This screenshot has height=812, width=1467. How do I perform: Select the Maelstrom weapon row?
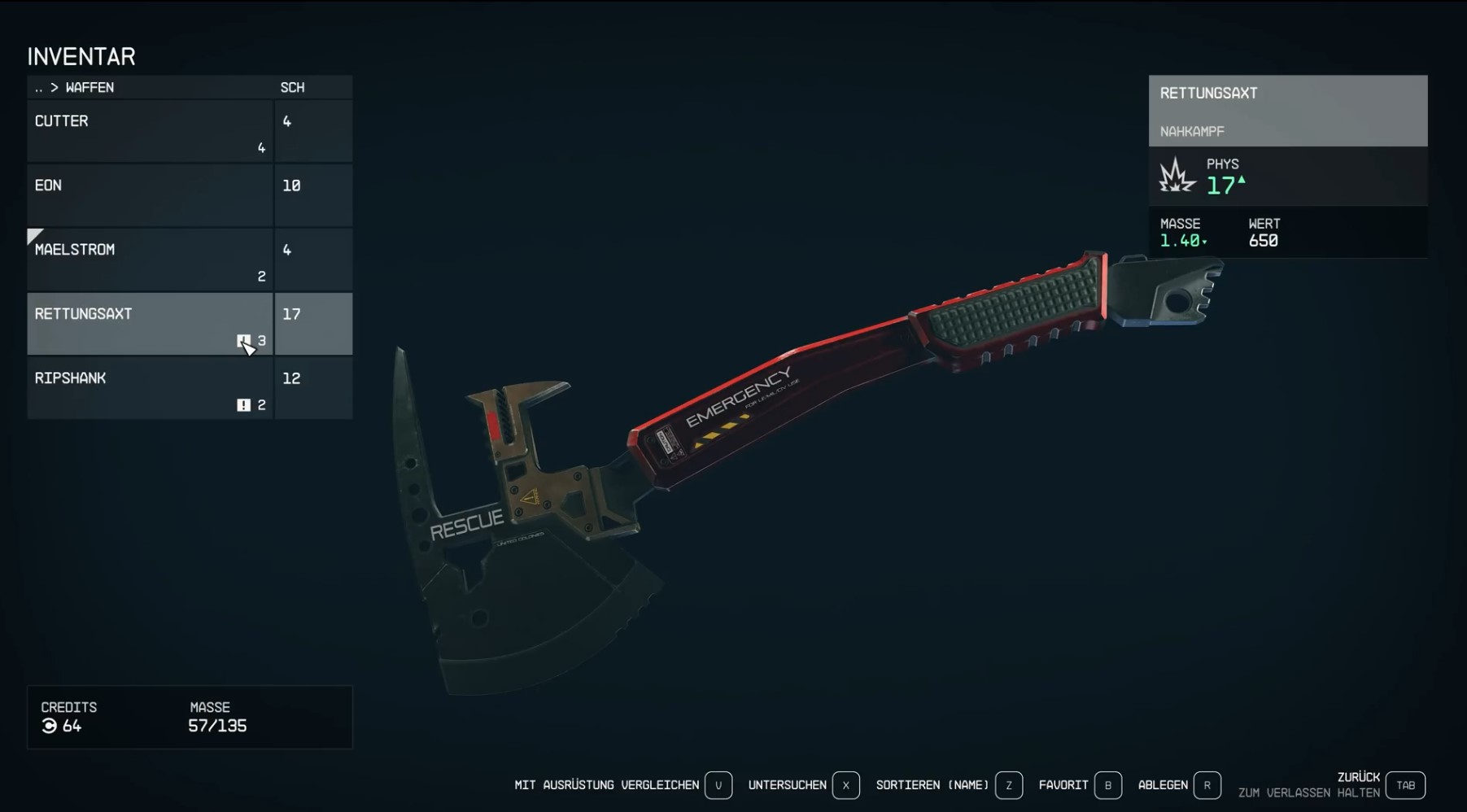click(x=150, y=260)
